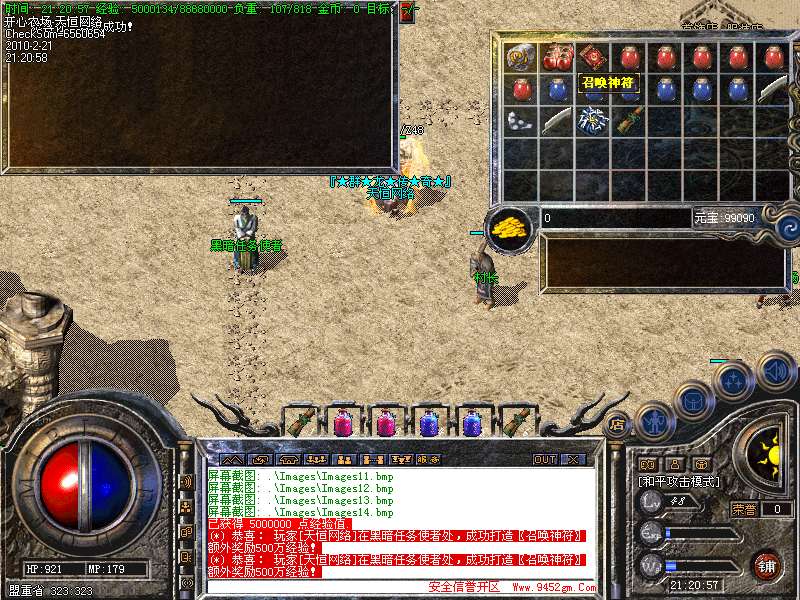
Task: Click the blue swirl button by inventory
Action: pyautogui.click(x=787, y=227)
